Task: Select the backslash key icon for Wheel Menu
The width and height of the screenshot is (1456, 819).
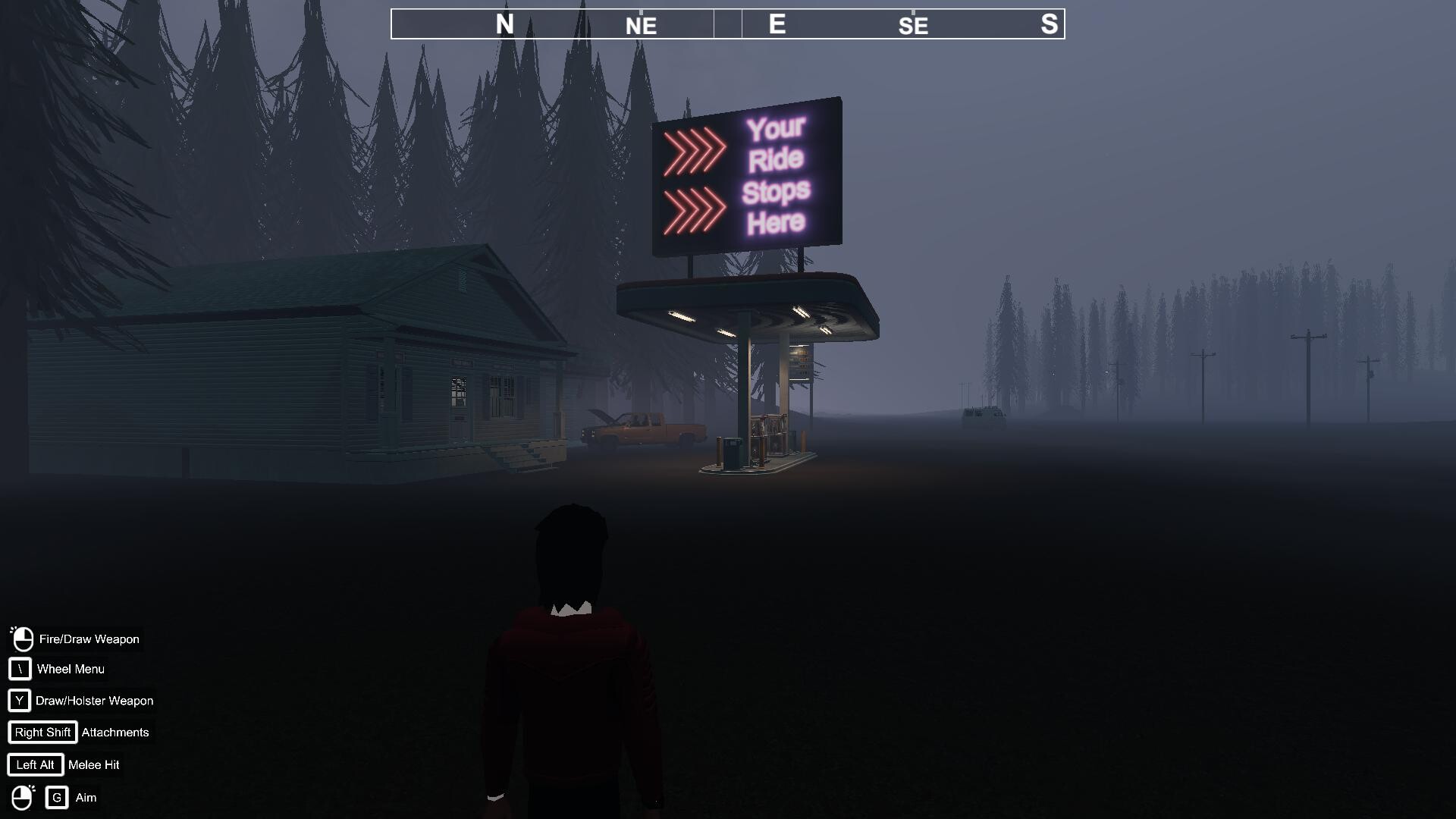Action: coord(18,669)
